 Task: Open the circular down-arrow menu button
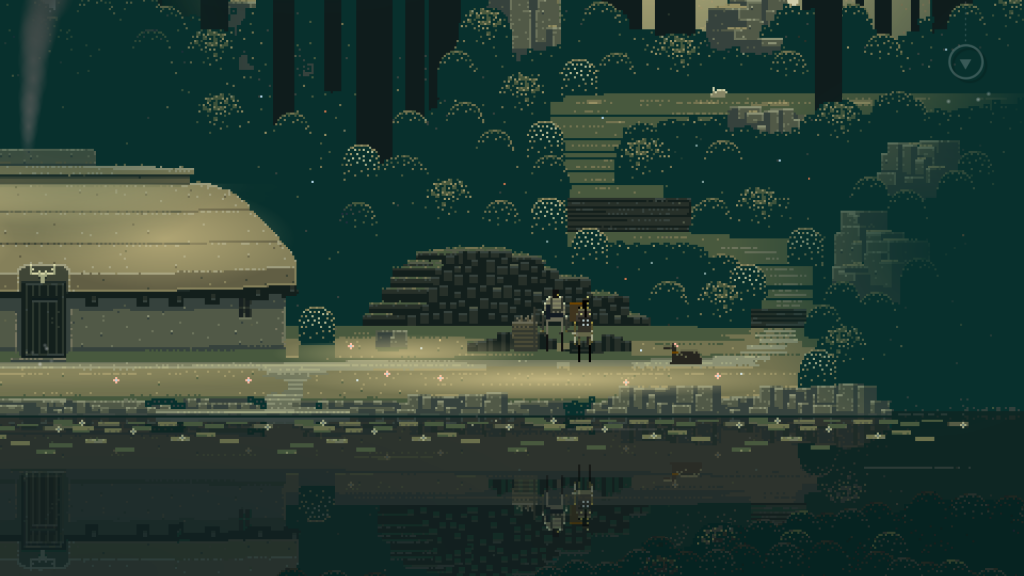pos(966,63)
